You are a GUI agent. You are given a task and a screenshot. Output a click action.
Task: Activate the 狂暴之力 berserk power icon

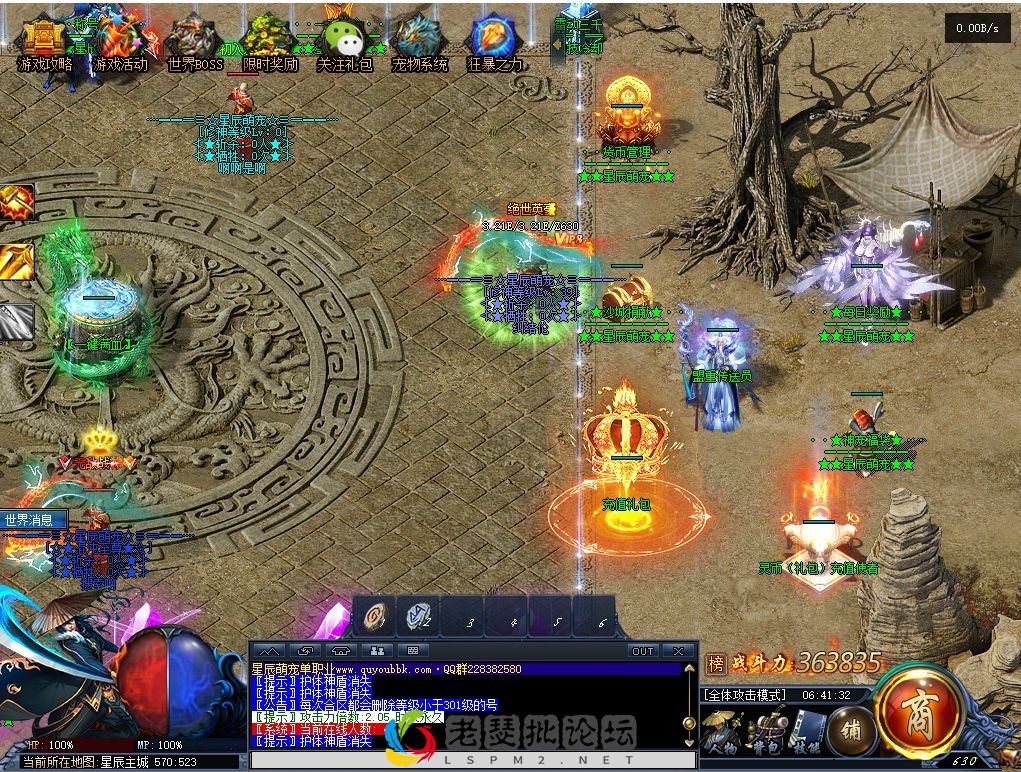click(494, 45)
